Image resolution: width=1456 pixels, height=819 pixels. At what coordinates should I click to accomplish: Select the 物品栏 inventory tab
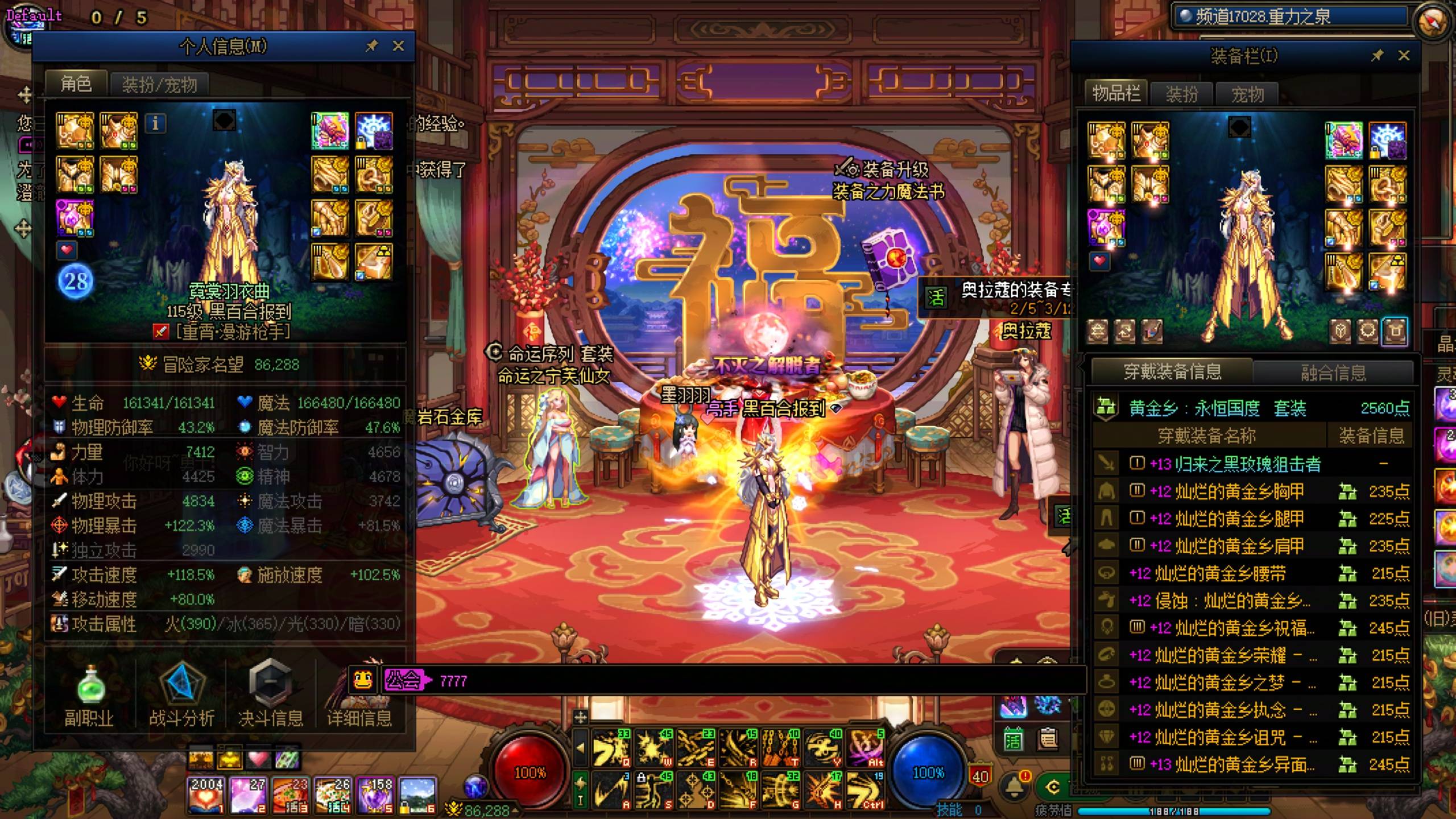pyautogui.click(x=1116, y=94)
